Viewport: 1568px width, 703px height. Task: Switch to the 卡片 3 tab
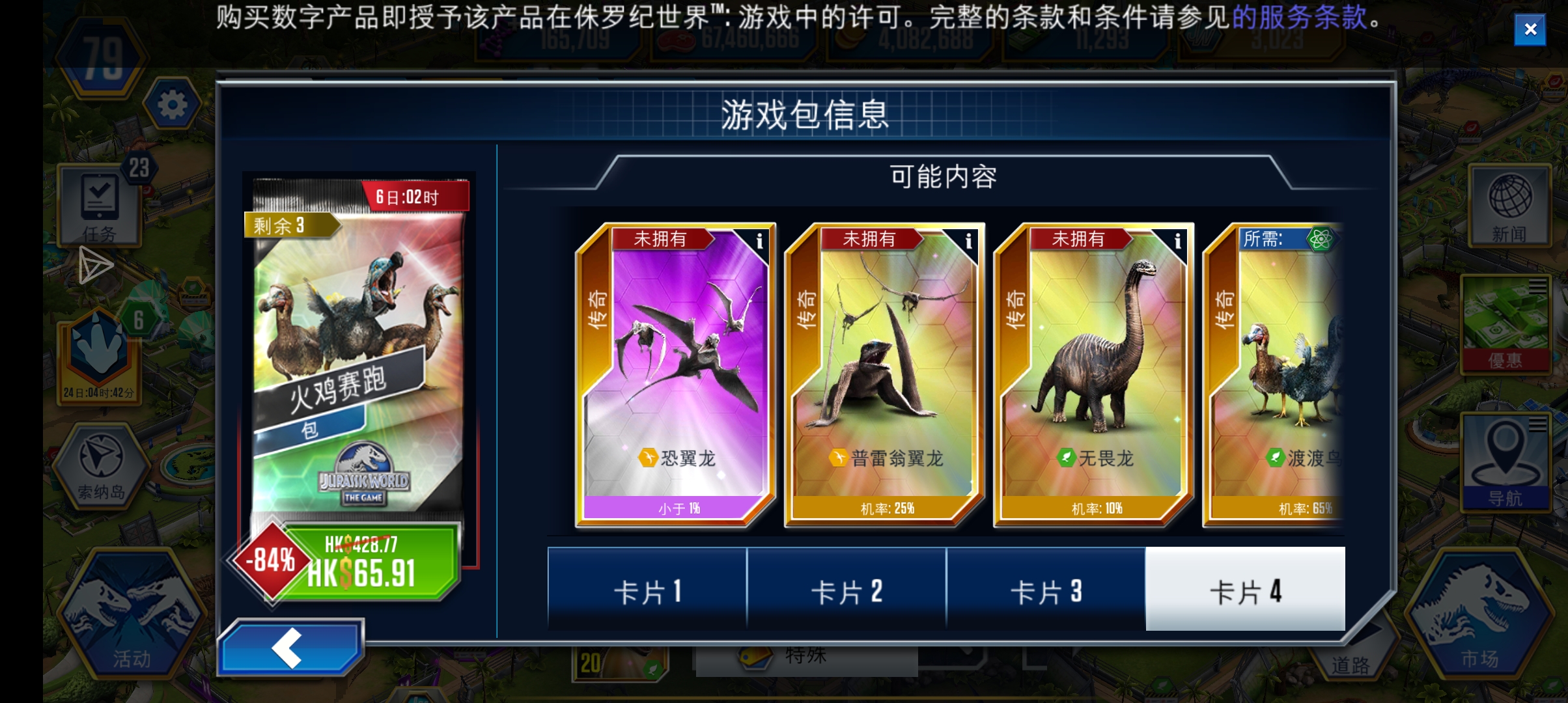pos(1045,591)
